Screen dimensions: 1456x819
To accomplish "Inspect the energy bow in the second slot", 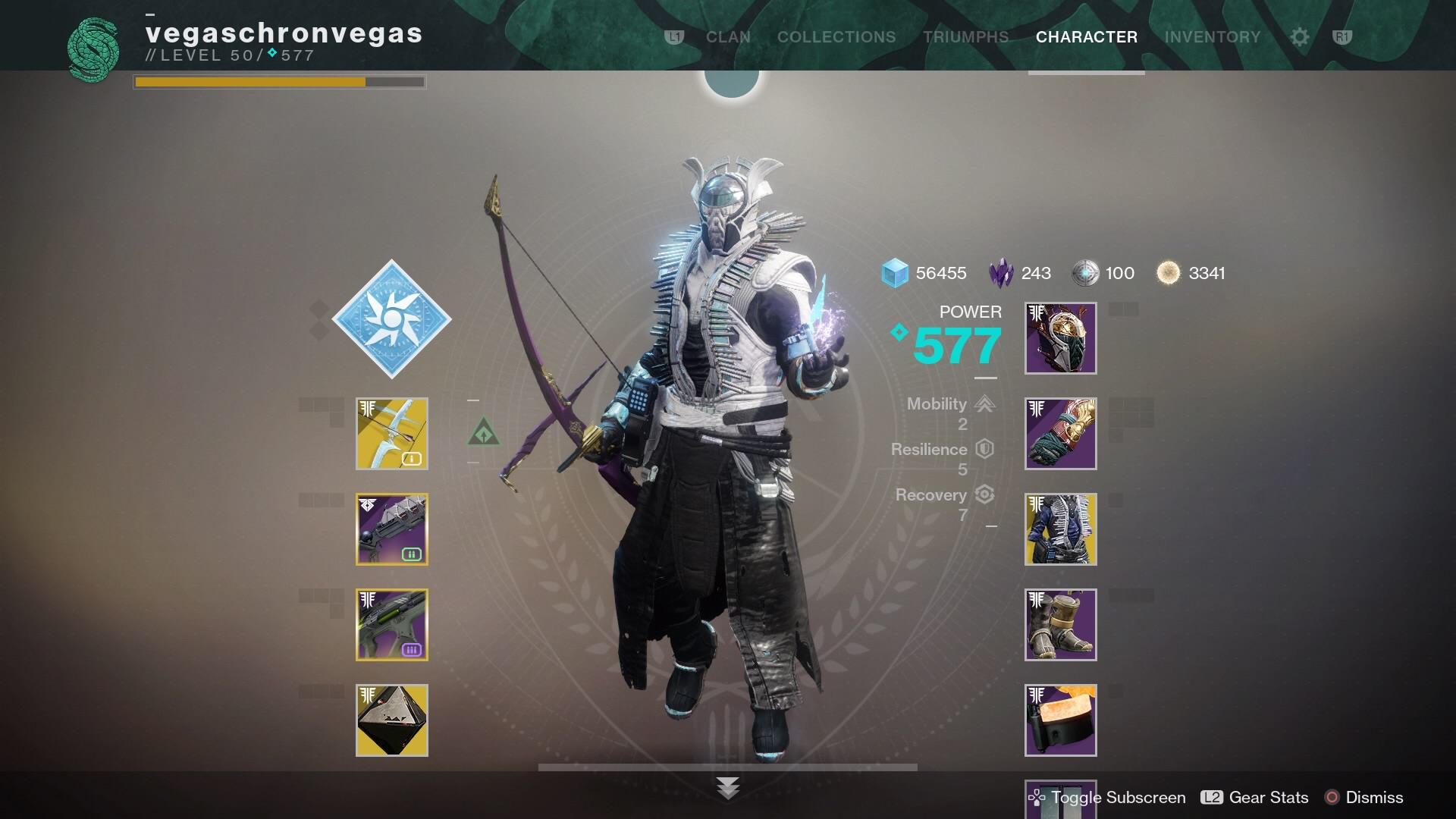I will pyautogui.click(x=391, y=529).
